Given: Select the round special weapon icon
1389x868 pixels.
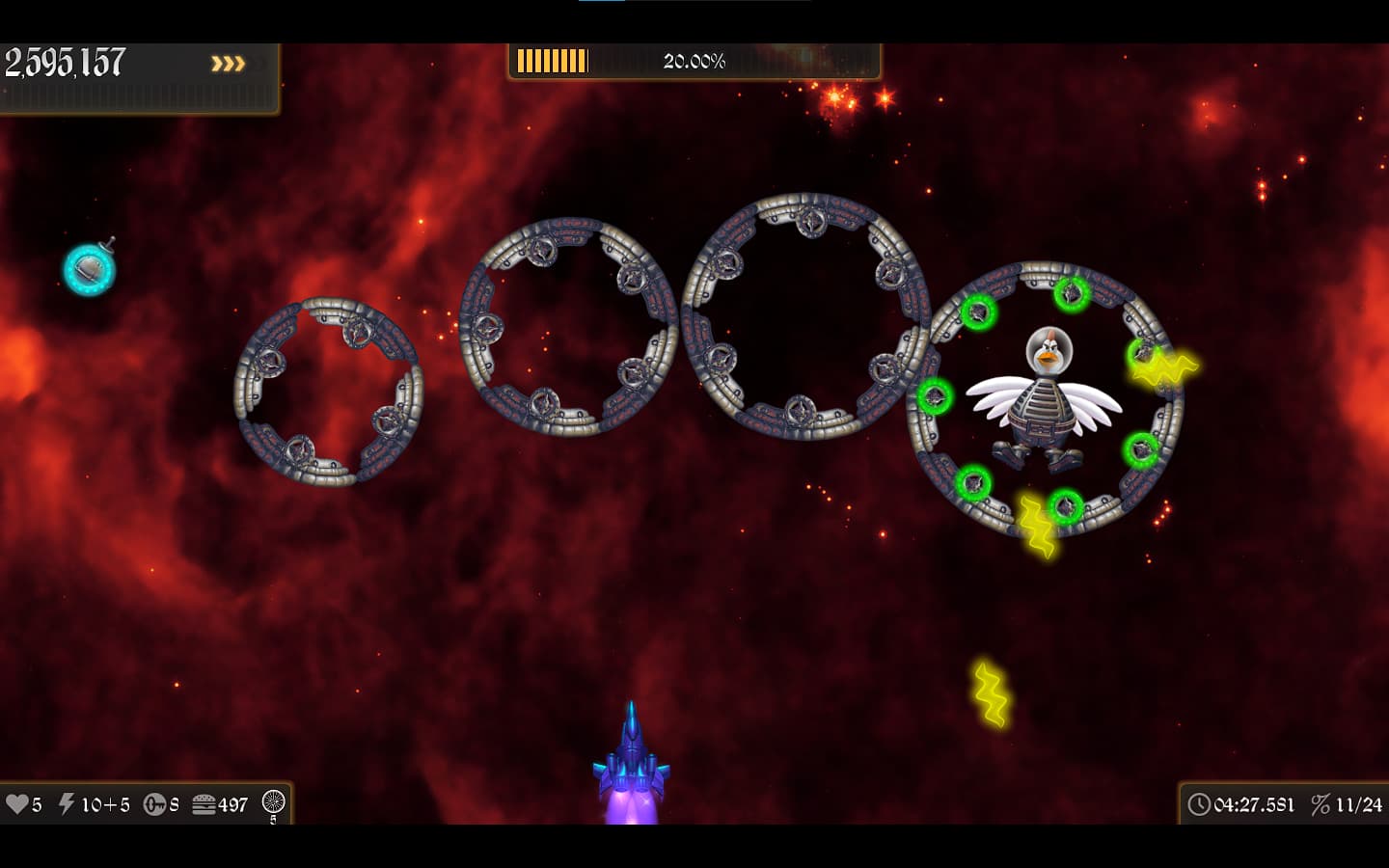Looking at the screenshot, I should [274, 801].
